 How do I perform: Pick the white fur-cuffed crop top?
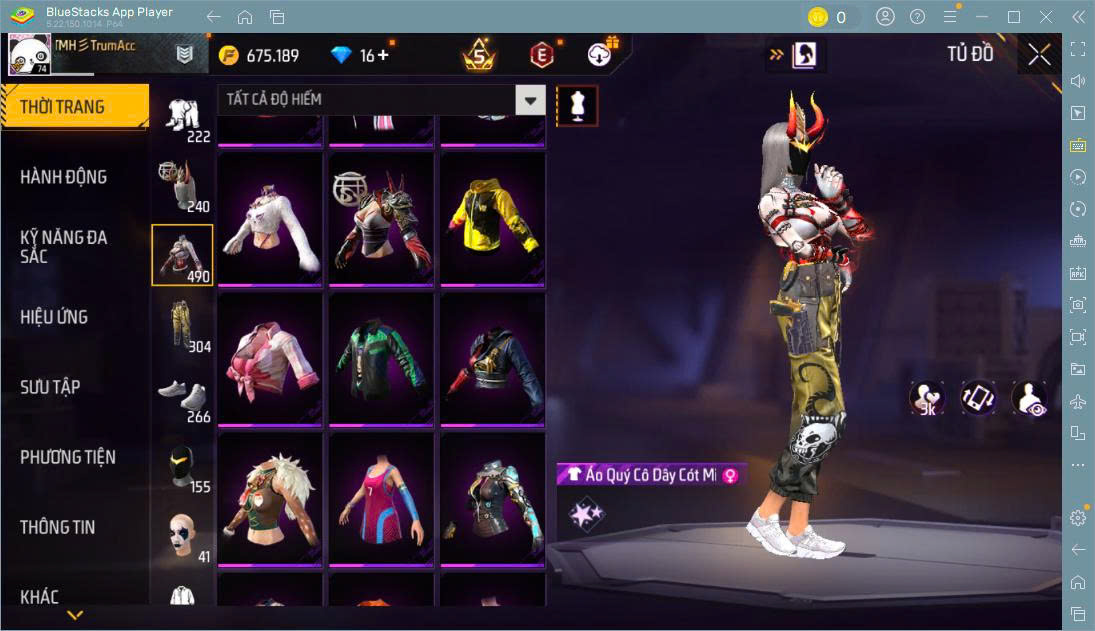(x=269, y=219)
